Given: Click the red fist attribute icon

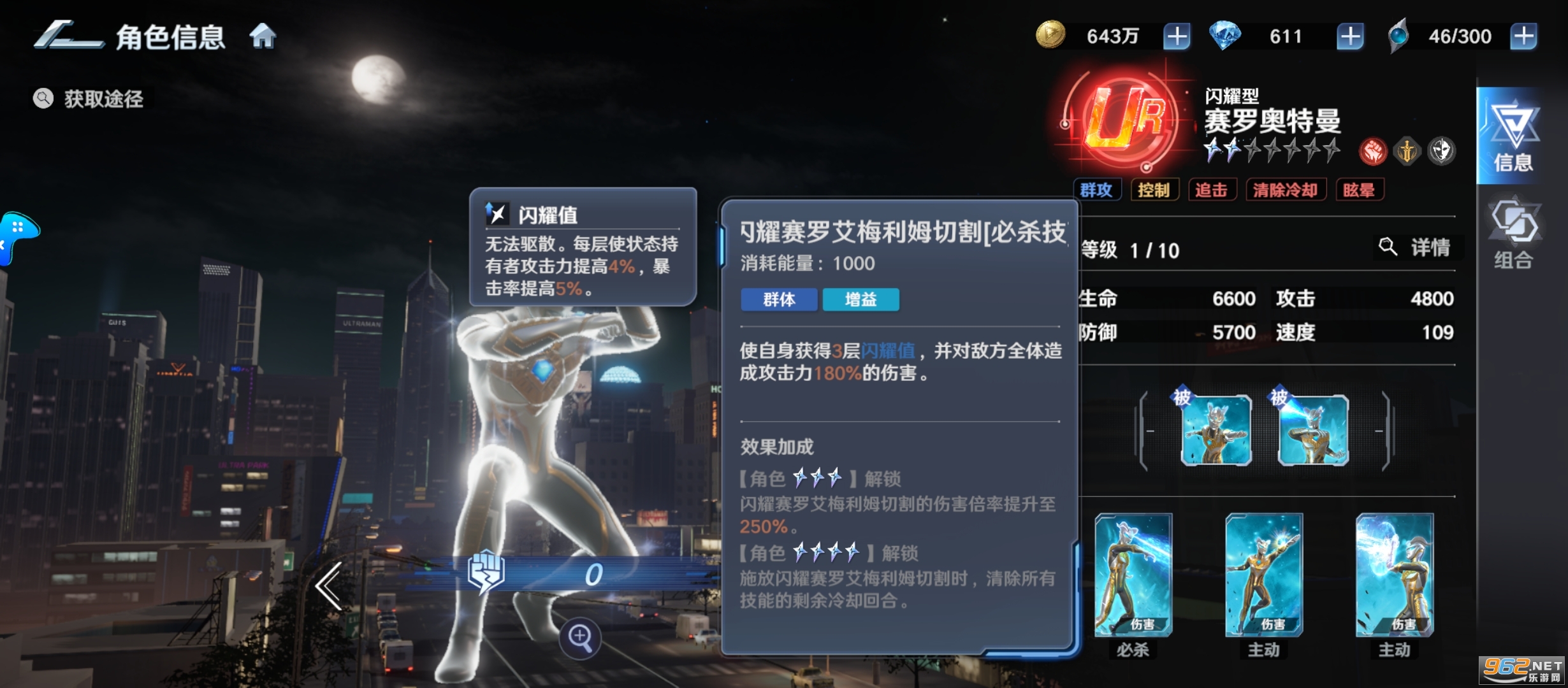Looking at the screenshot, I should coord(1372,152).
